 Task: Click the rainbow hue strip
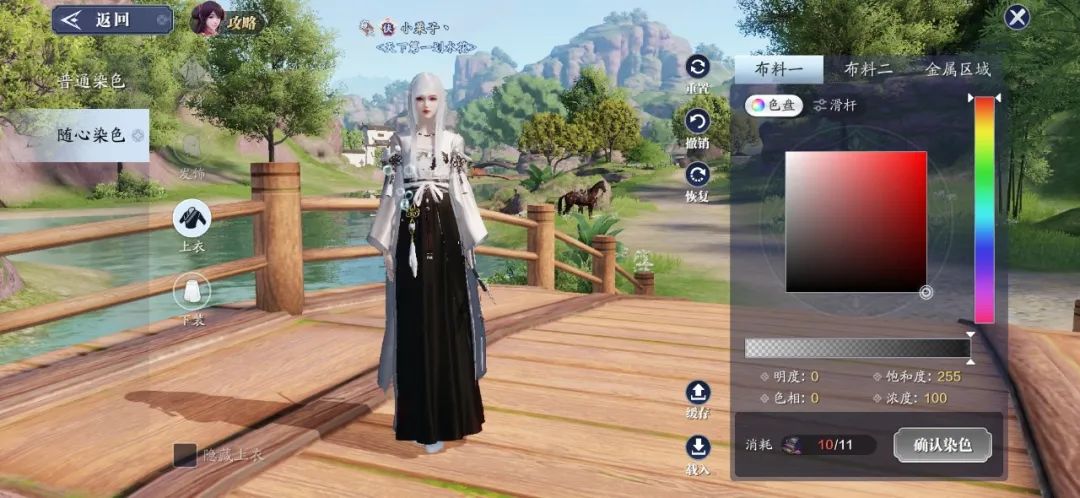984,209
